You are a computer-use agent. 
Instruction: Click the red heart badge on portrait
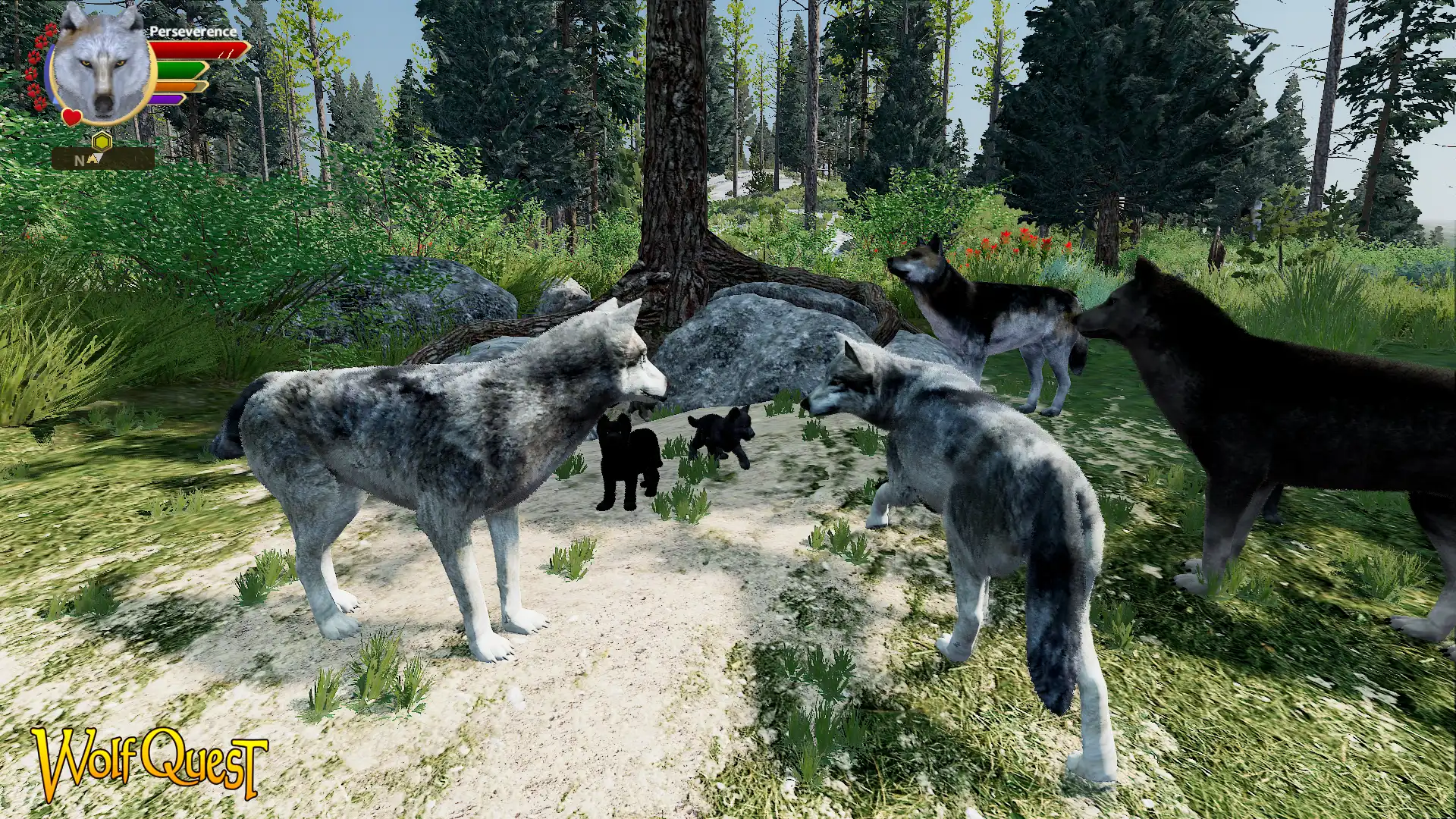71,118
